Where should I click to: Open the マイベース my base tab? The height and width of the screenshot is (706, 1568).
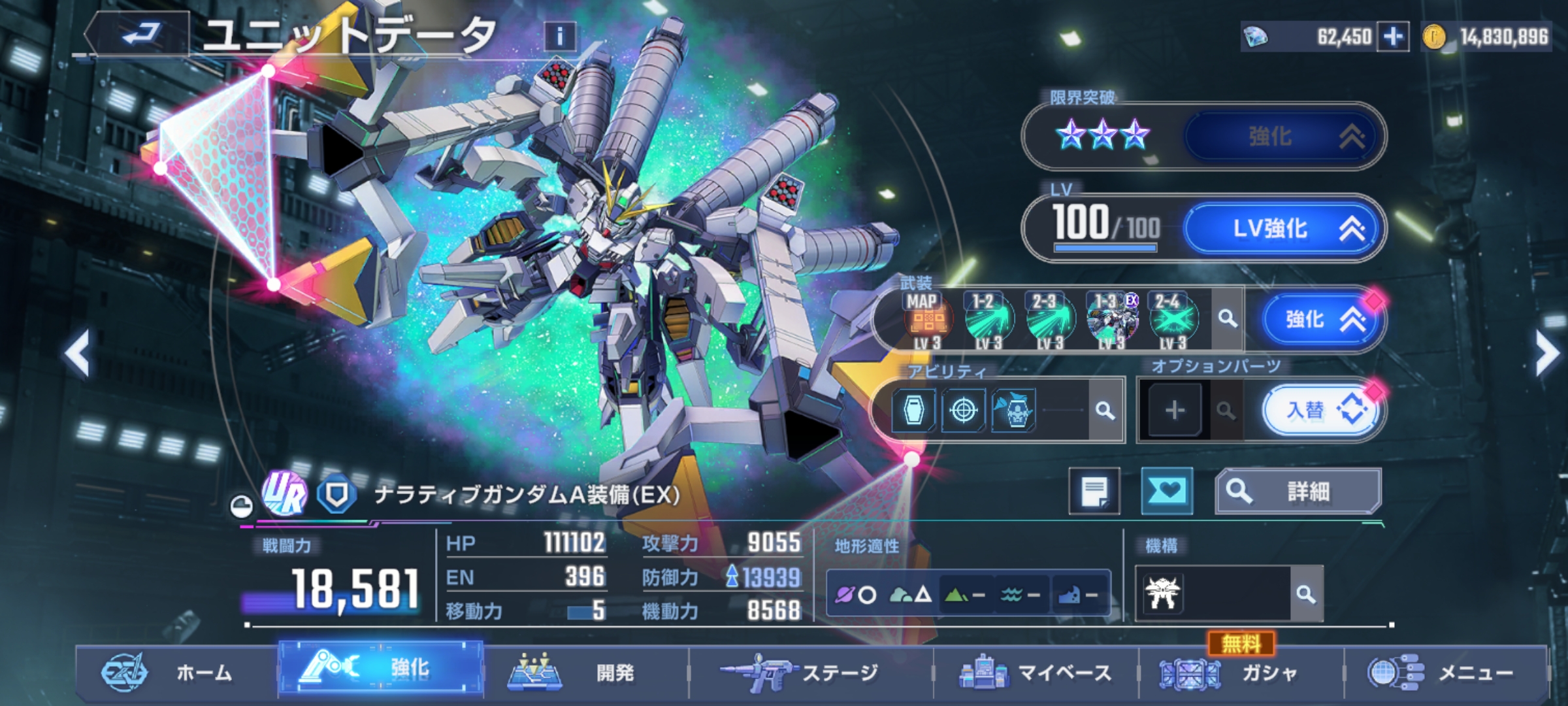tap(1036, 672)
